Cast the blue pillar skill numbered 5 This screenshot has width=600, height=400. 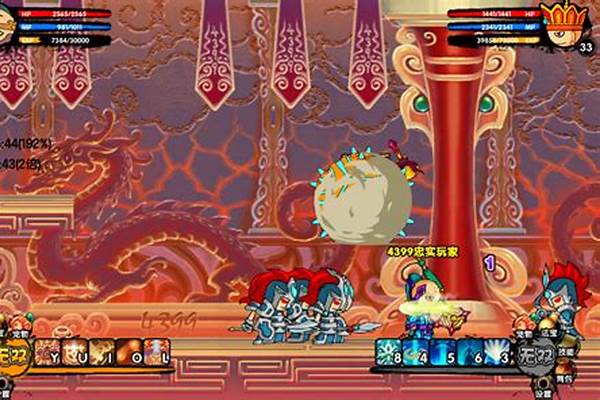pos(443,352)
